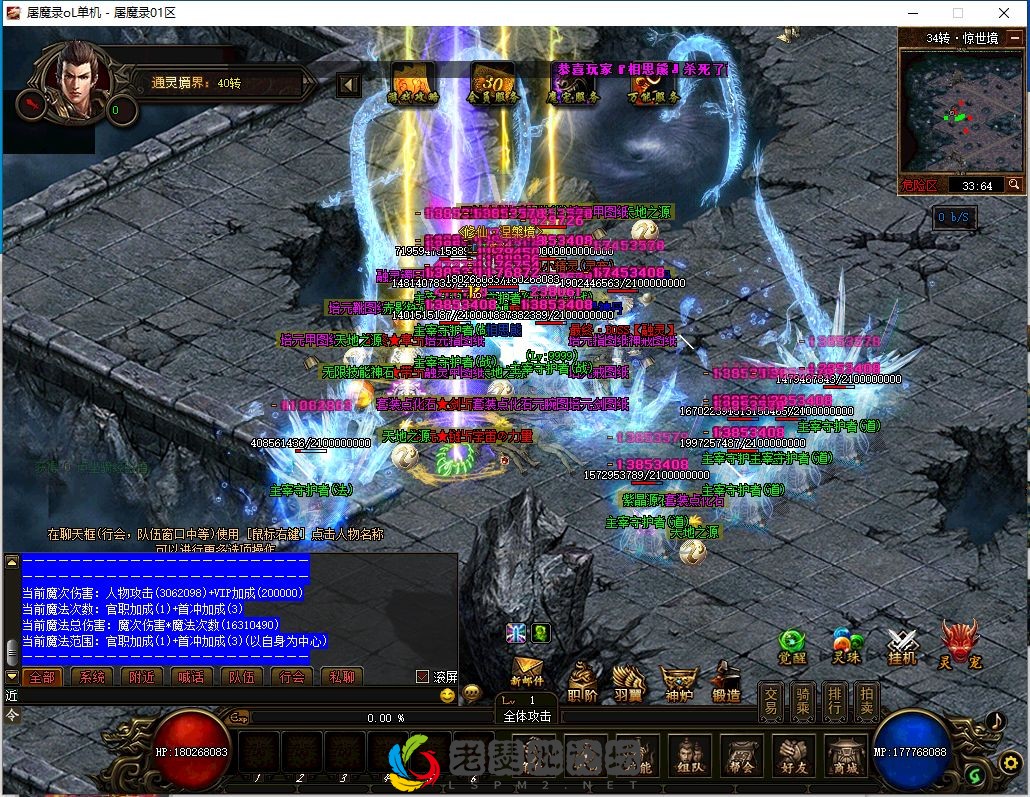Click the minimap in the corner
The height and width of the screenshot is (797, 1030).
tap(960, 111)
